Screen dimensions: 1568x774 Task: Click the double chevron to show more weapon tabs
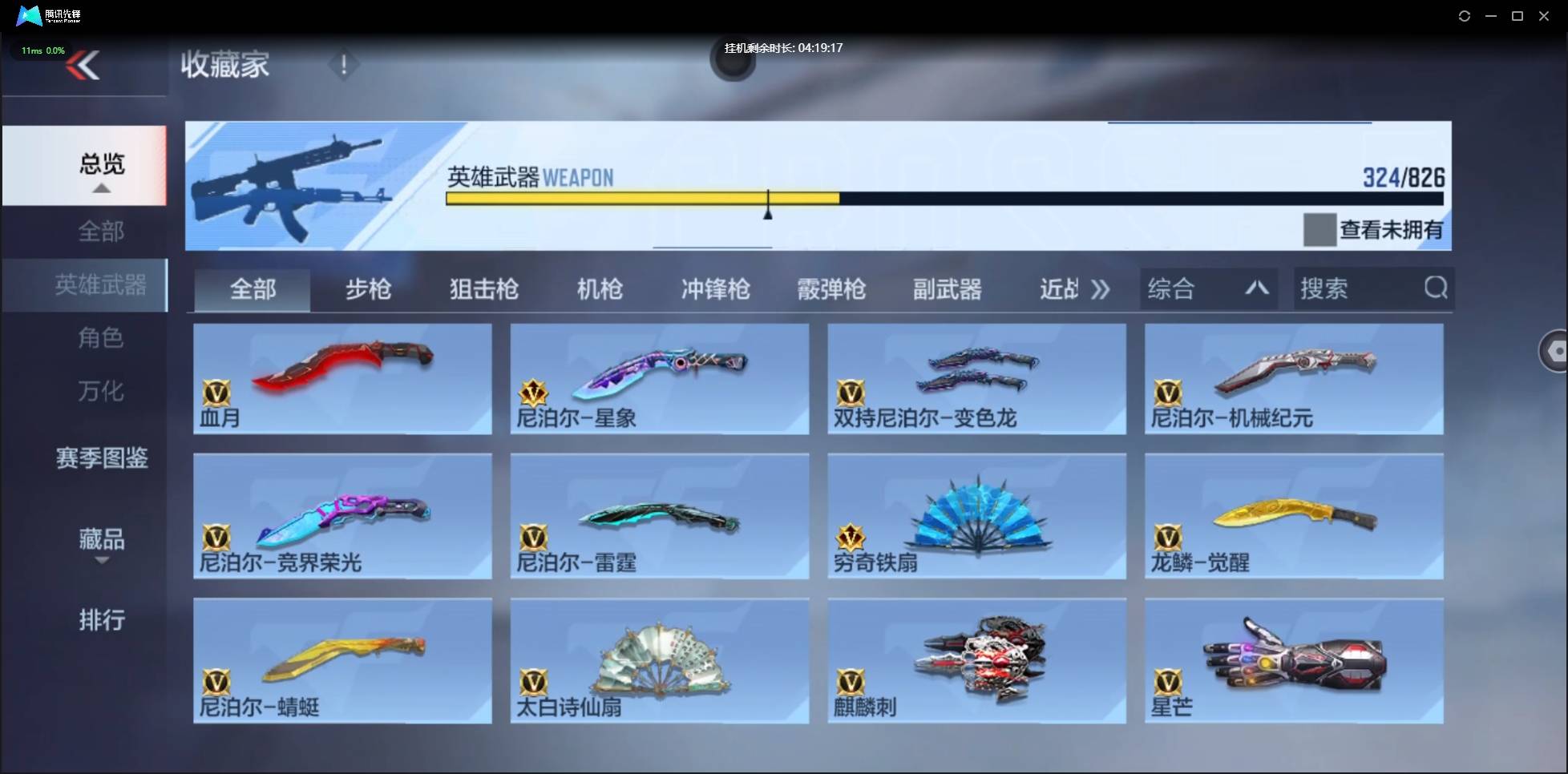(x=1101, y=289)
